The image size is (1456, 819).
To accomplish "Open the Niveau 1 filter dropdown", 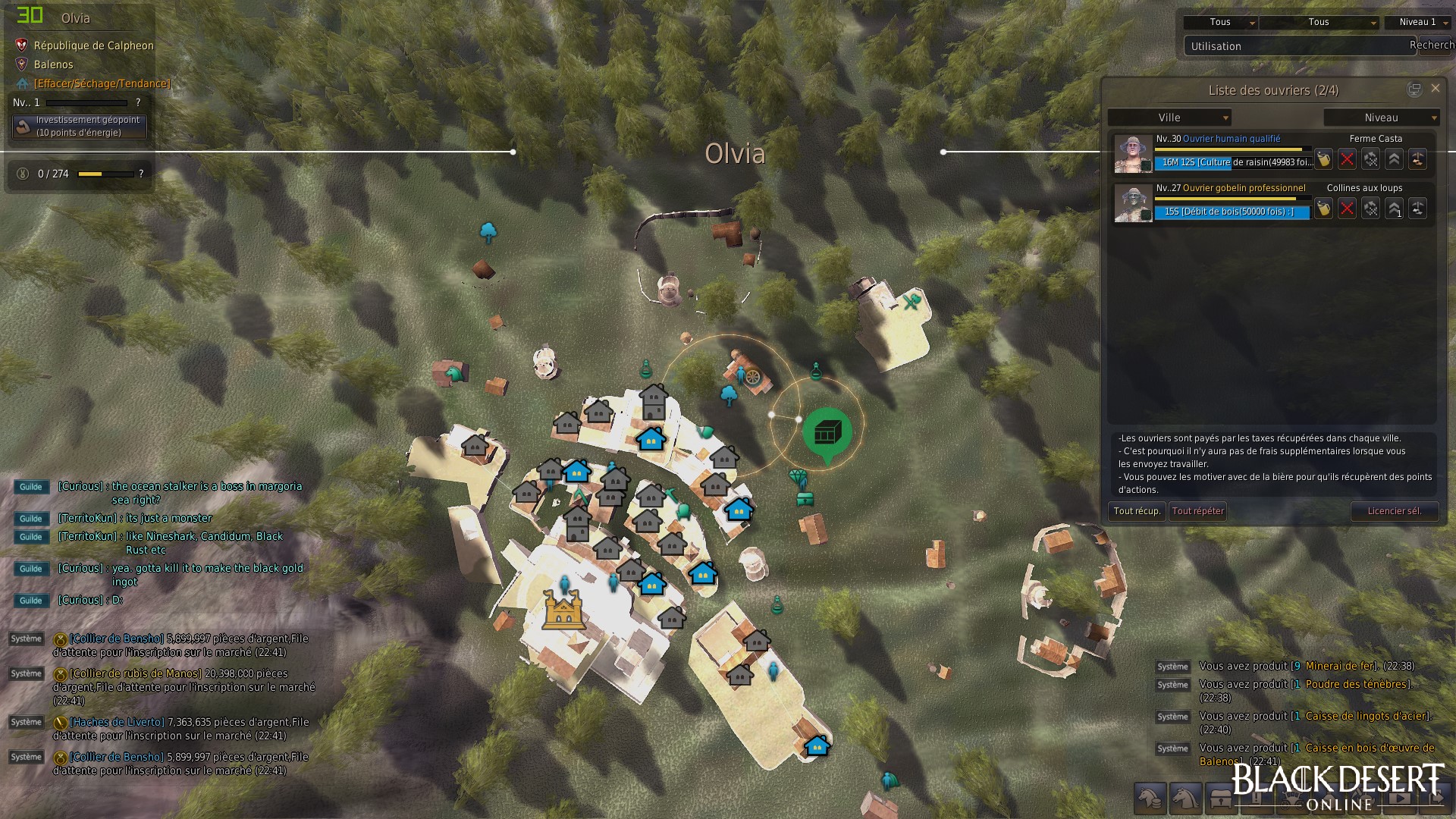I will [x=1417, y=23].
